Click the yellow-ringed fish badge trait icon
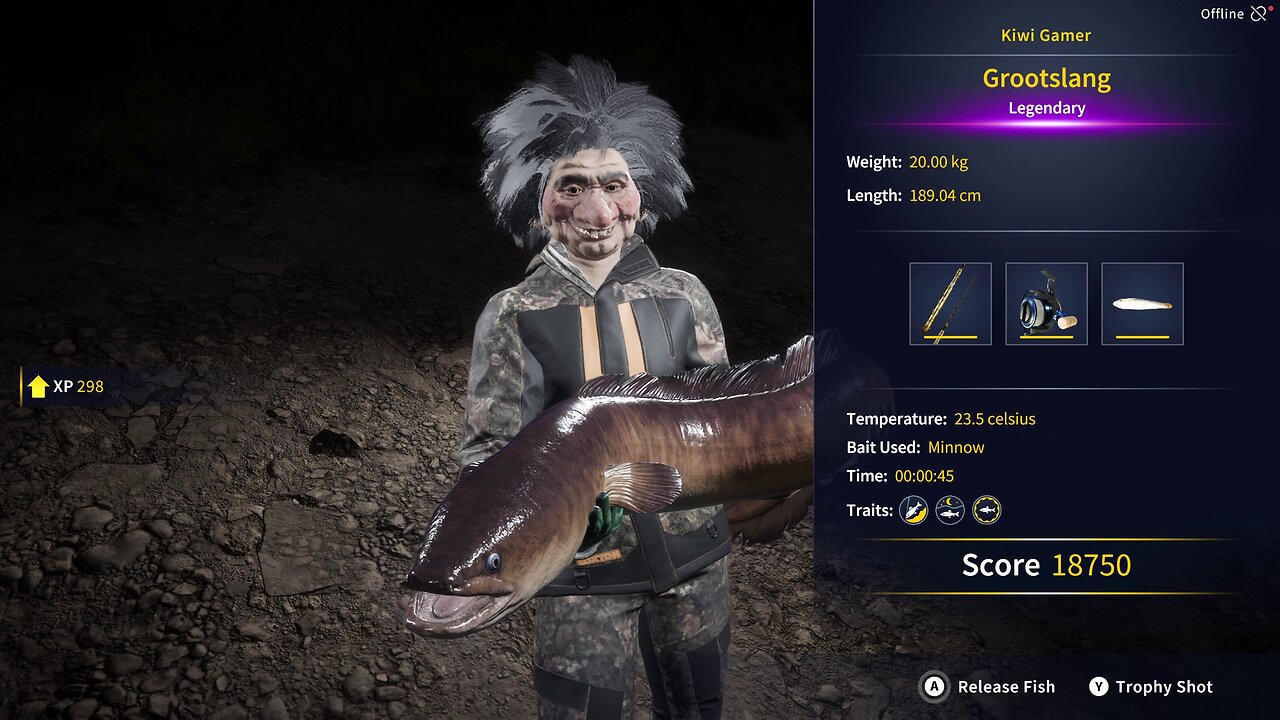Viewport: 1280px width, 720px height. (x=987, y=511)
